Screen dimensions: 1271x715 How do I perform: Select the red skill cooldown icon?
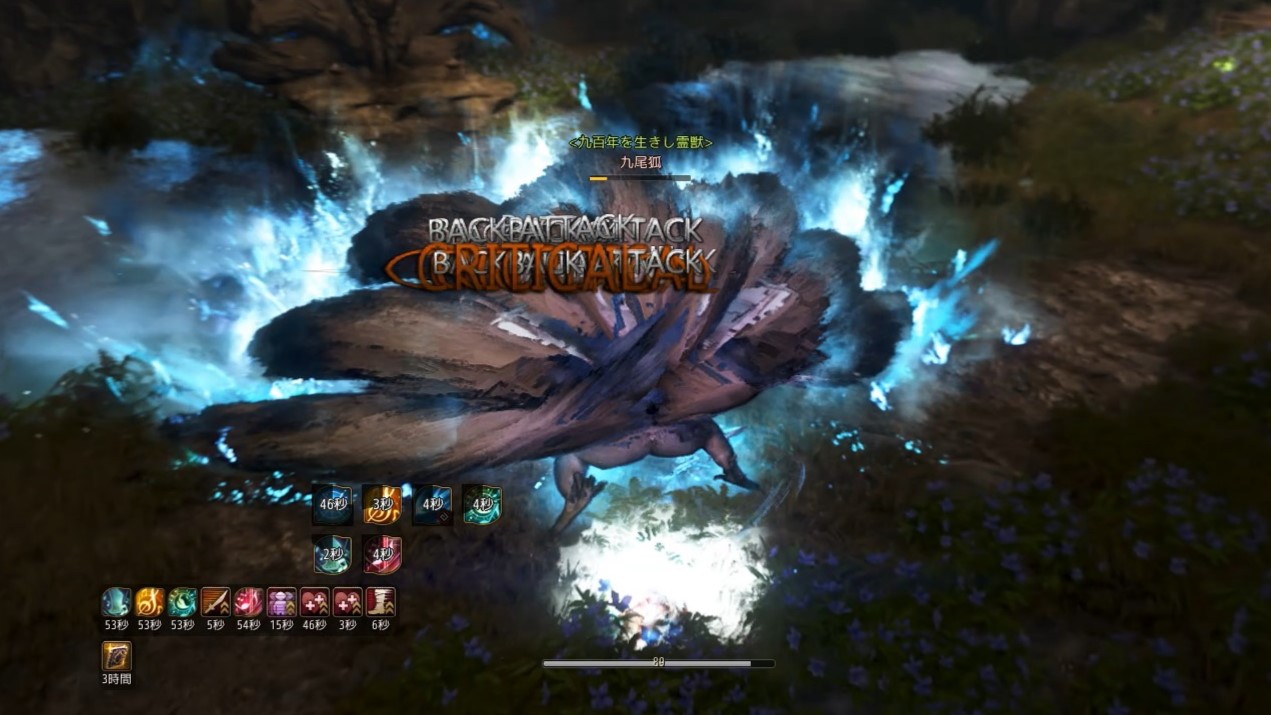pos(382,555)
